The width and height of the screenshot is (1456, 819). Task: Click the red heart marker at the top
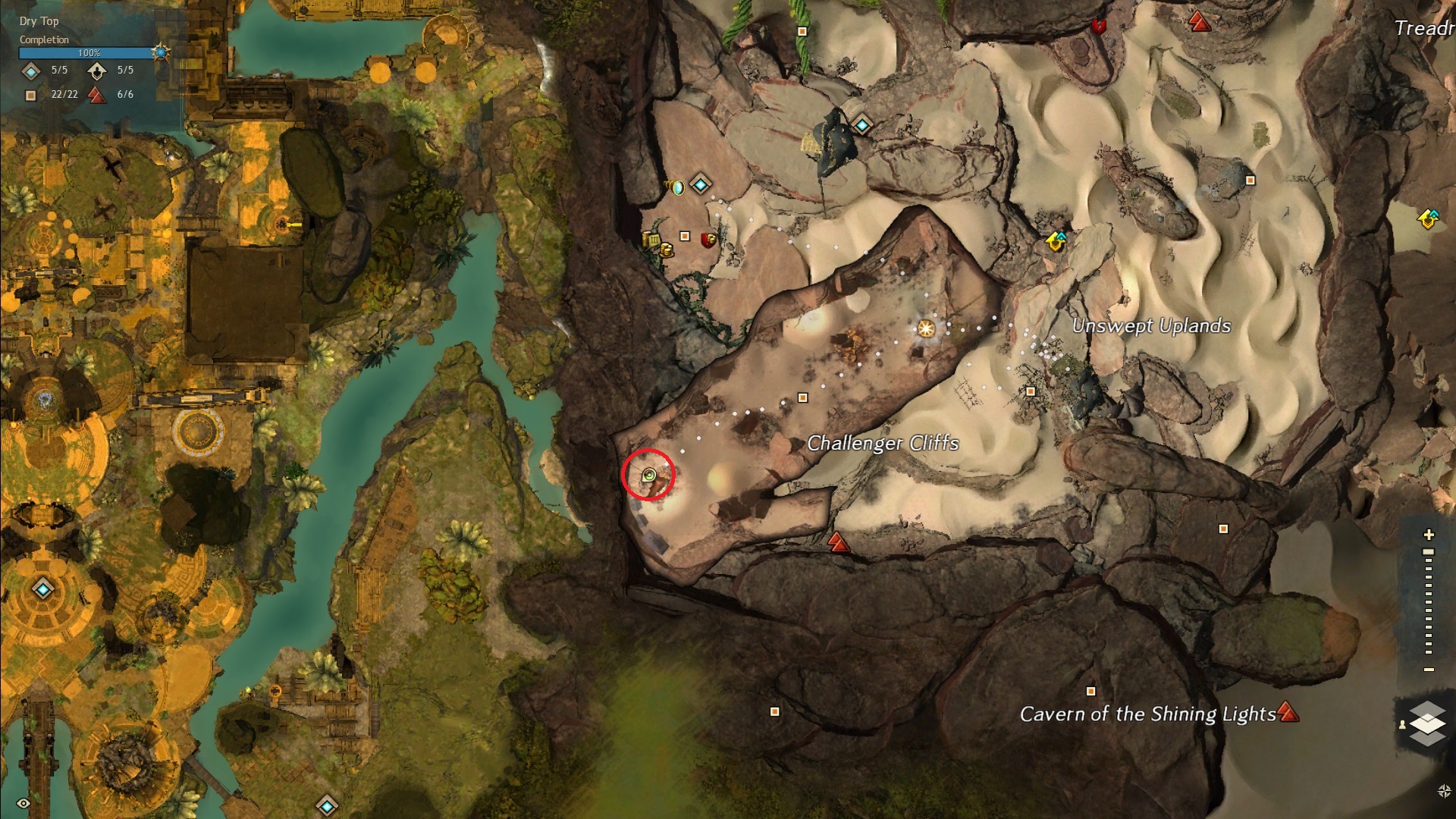(x=1097, y=27)
